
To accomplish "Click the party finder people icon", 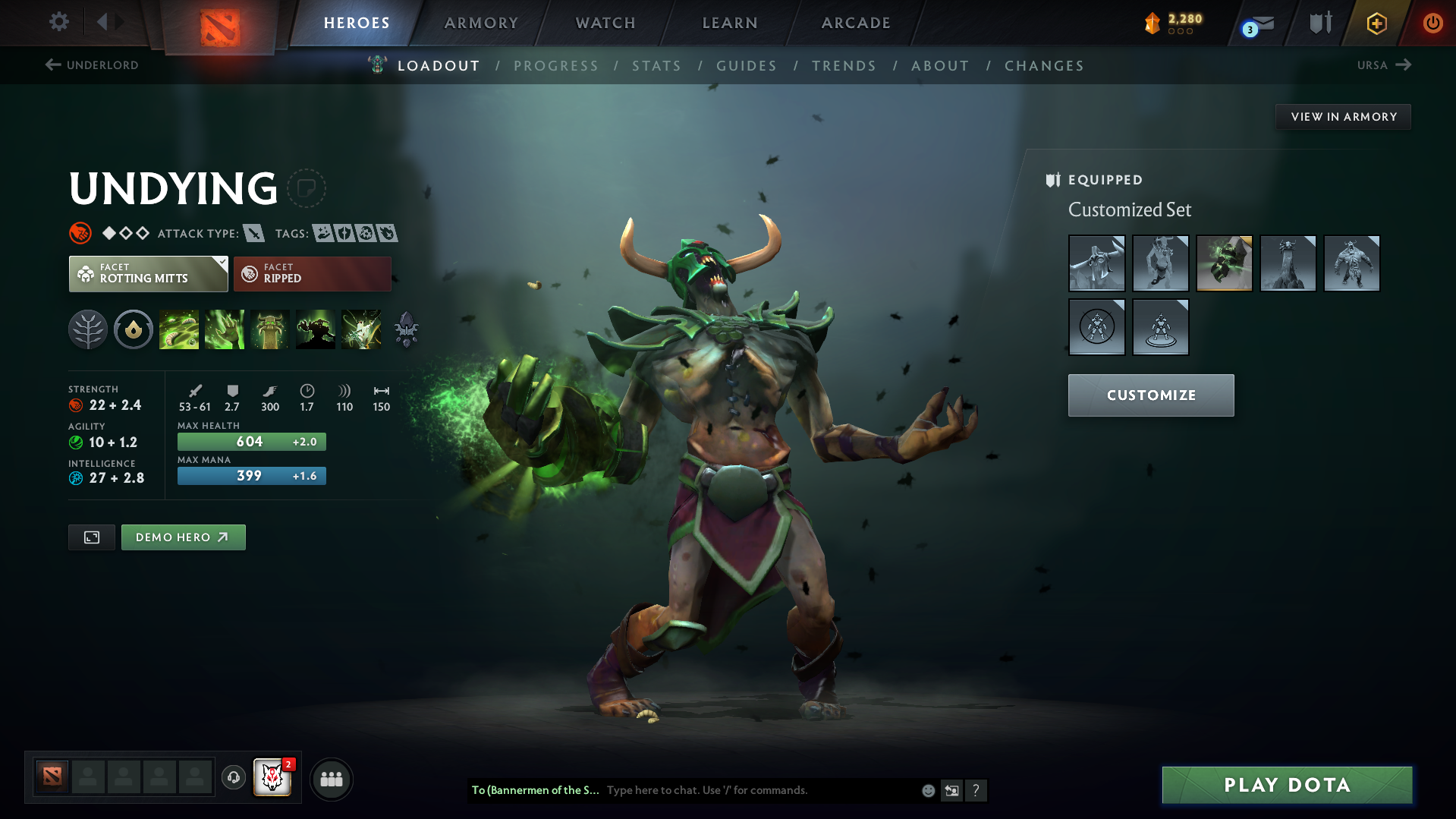I will tap(332, 779).
